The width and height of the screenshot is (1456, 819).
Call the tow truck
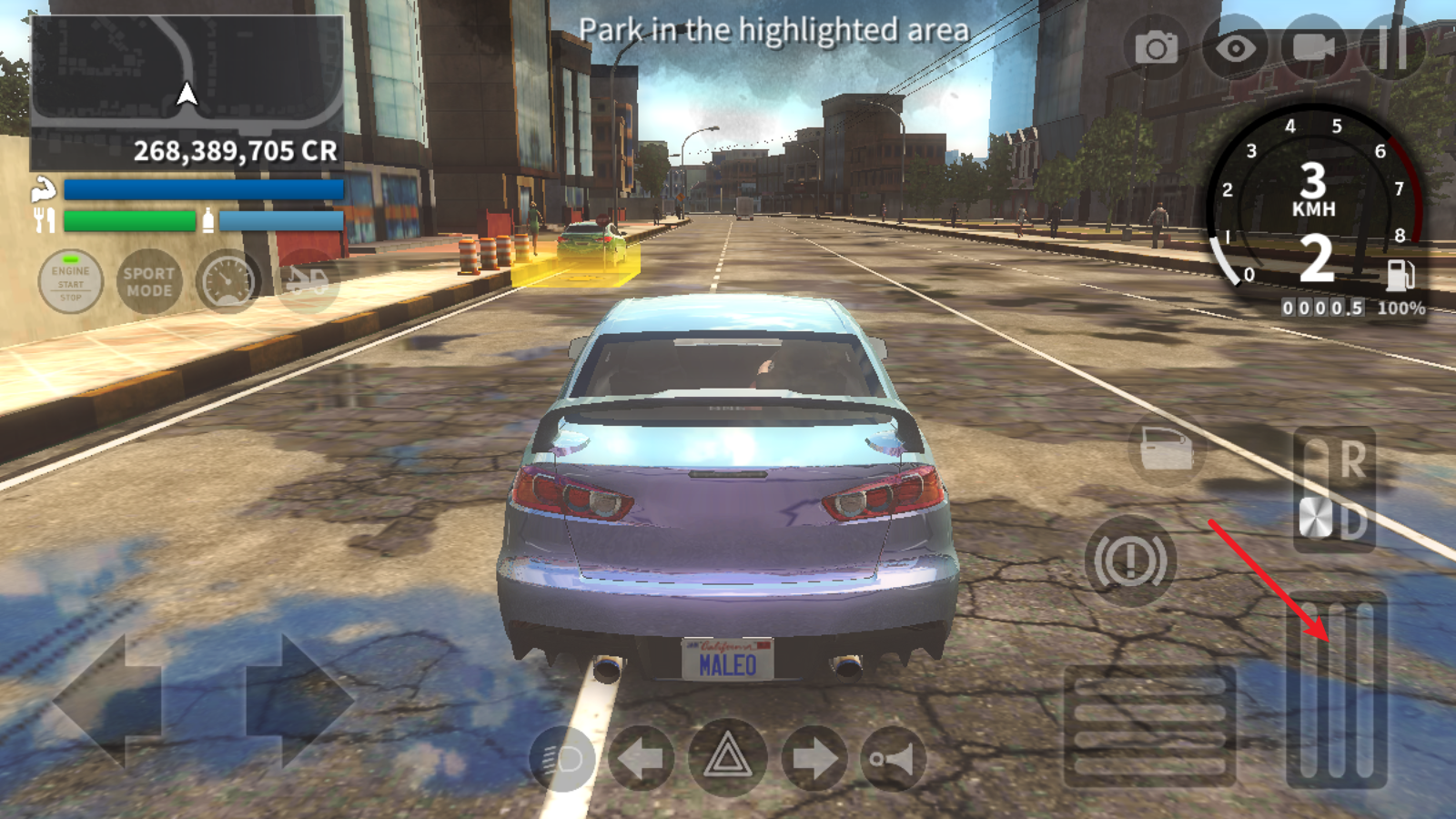click(308, 282)
